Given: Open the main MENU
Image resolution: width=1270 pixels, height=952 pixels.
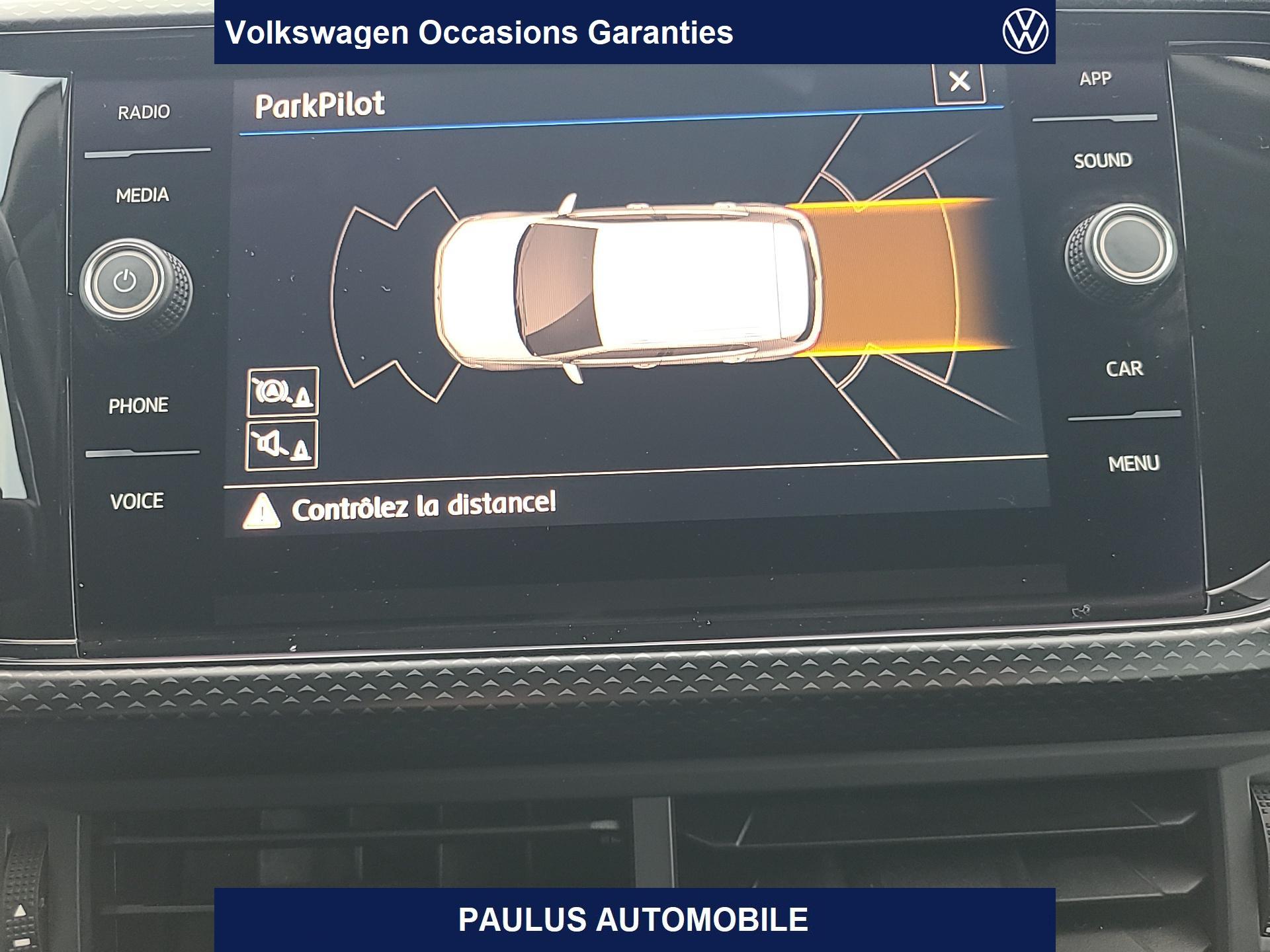Looking at the screenshot, I should (x=1134, y=463).
